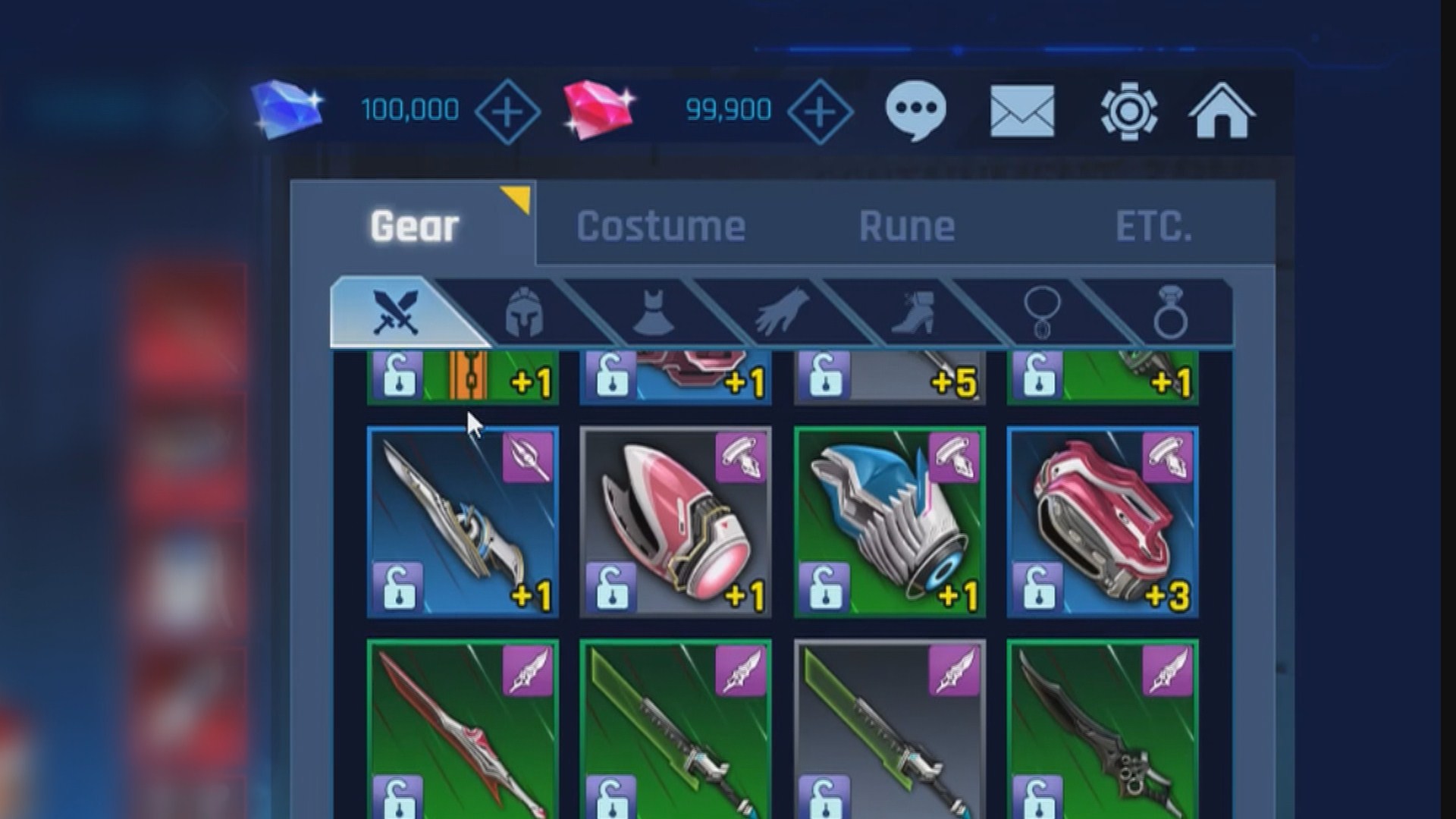1456x819 pixels.
Task: Select the black sword on green background
Action: 1103,728
